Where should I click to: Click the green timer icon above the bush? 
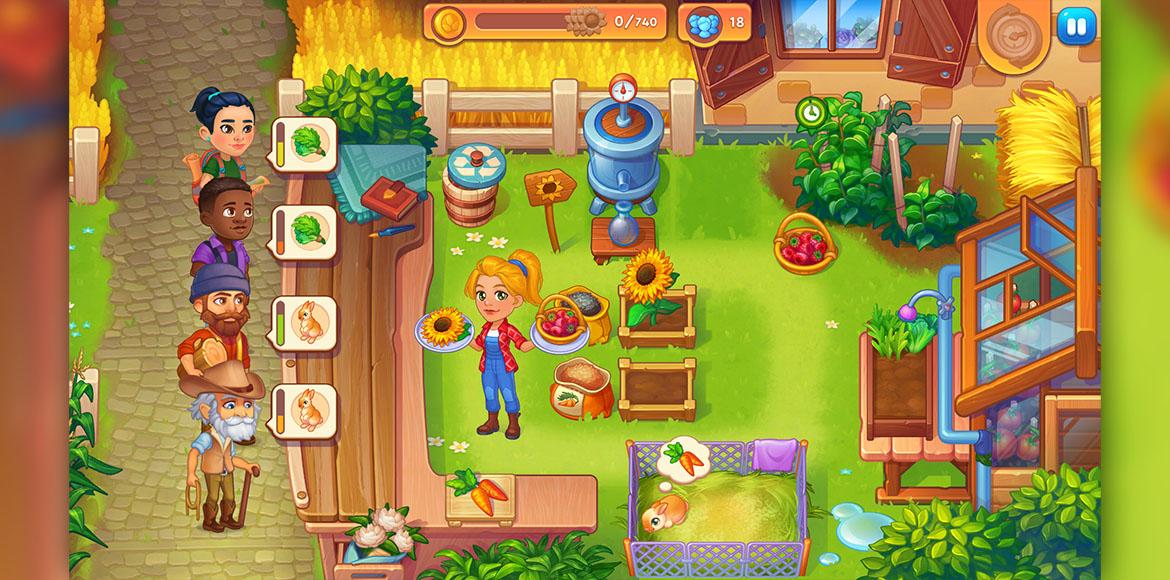[808, 112]
